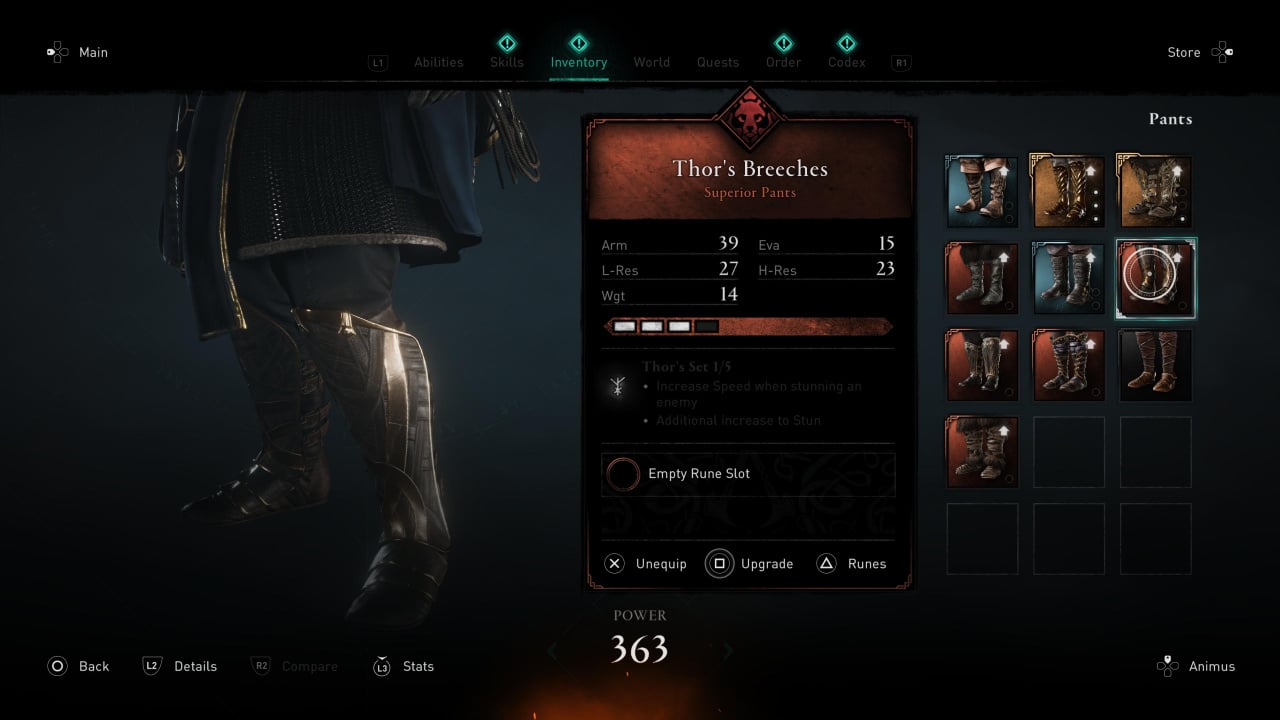The width and height of the screenshot is (1280, 720).
Task: Go Back from the inventory
Action: tap(78, 666)
